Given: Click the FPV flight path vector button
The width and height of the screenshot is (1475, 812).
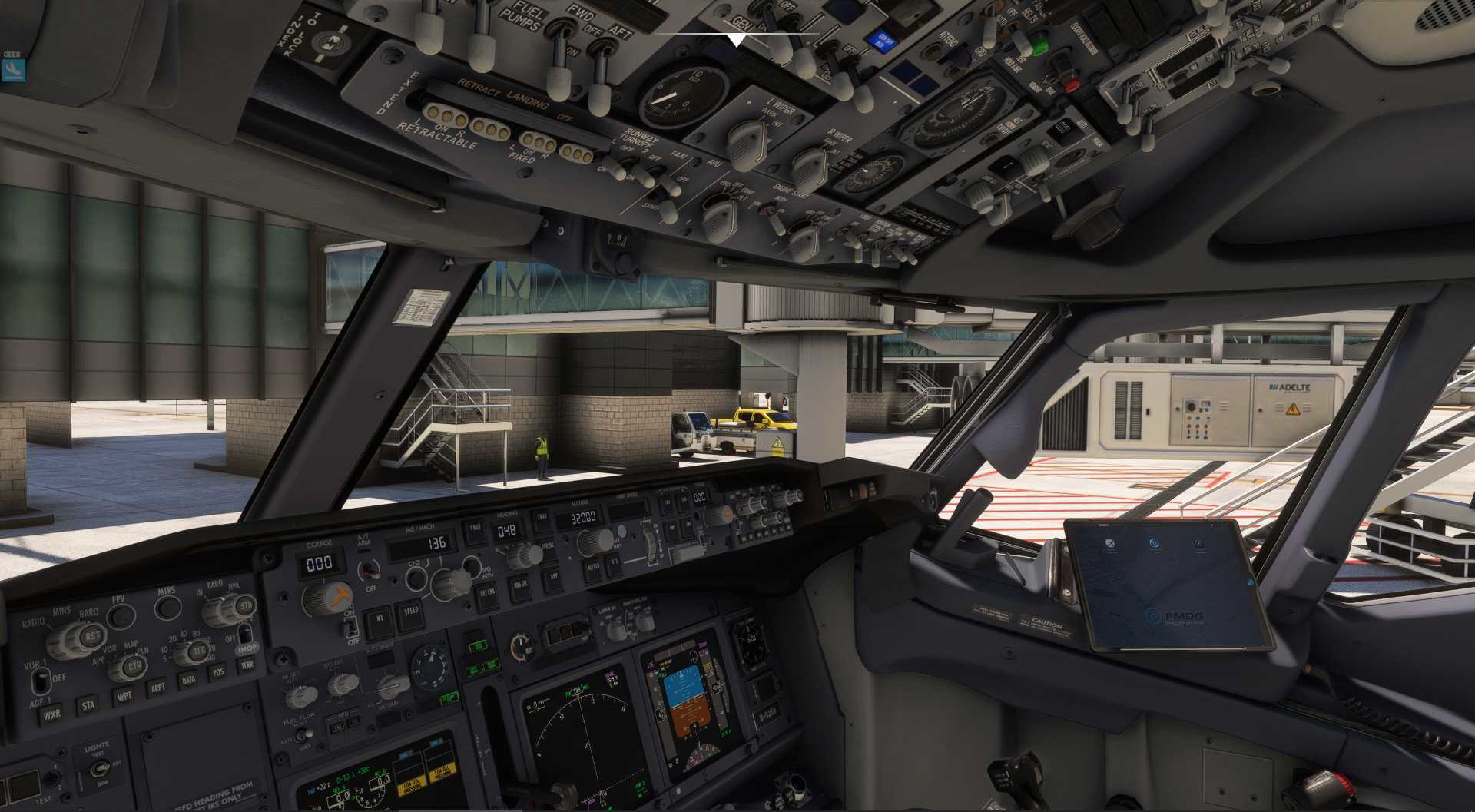Looking at the screenshot, I should 119,616.
